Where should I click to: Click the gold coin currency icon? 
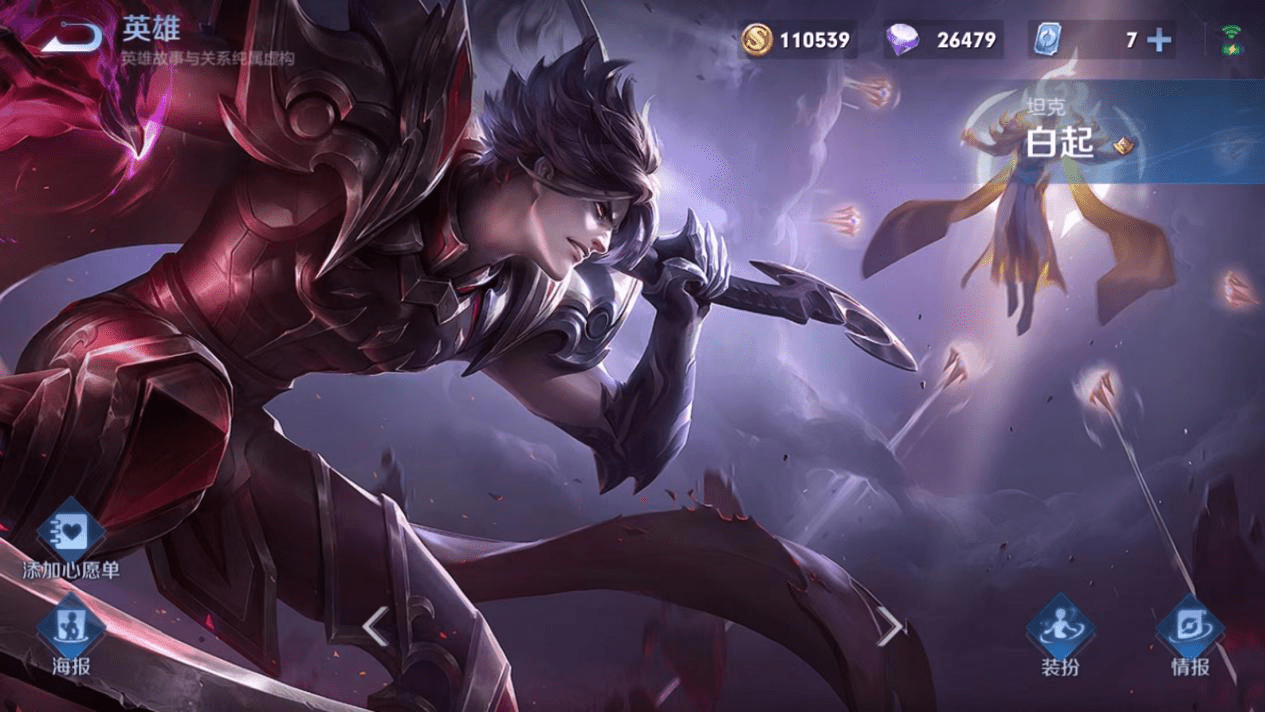click(x=758, y=40)
